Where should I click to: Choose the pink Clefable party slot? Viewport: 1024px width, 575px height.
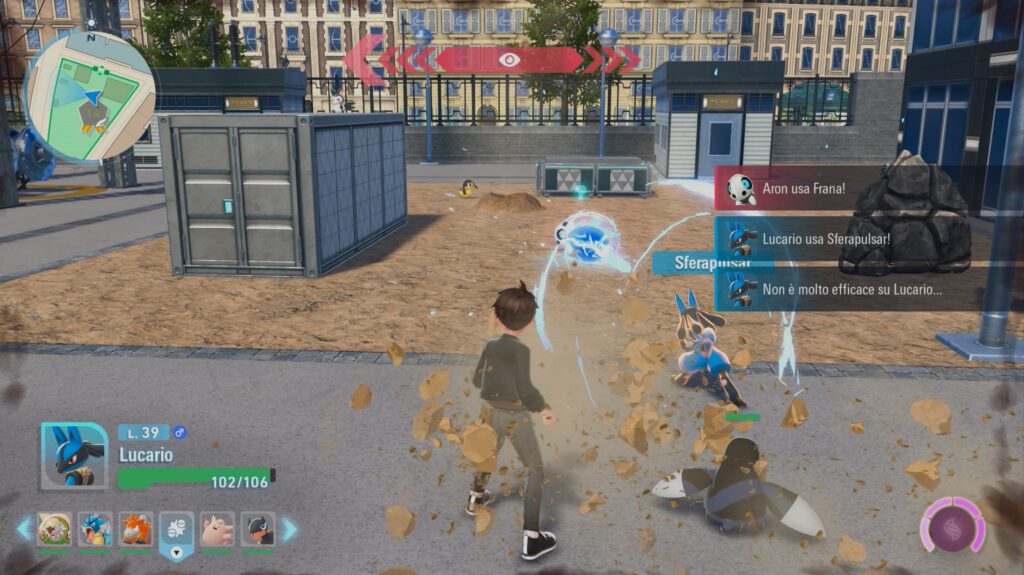(217, 528)
